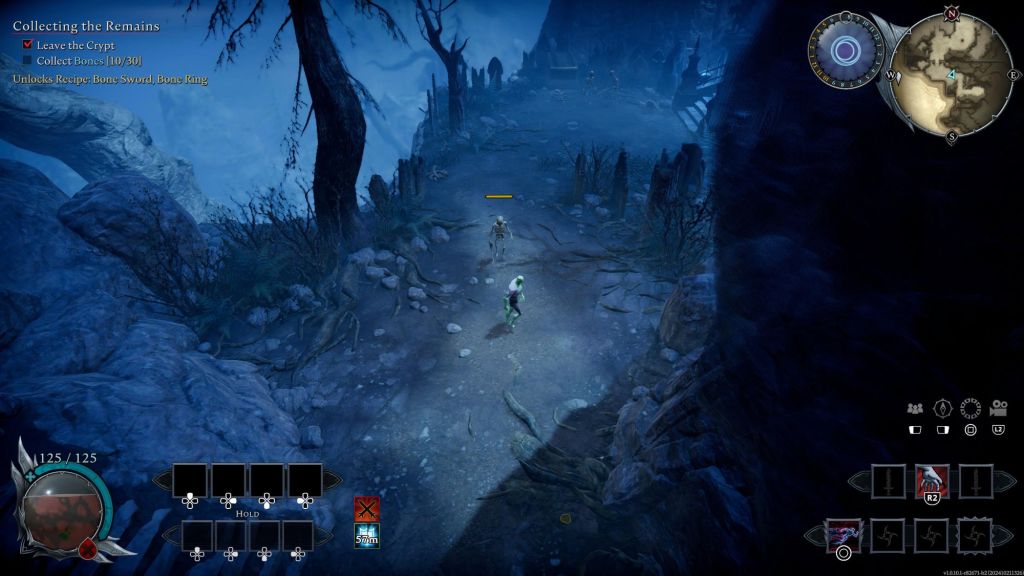The image size is (1024, 576).
Task: Inspect the crossed swords combat buff
Action: click(367, 508)
